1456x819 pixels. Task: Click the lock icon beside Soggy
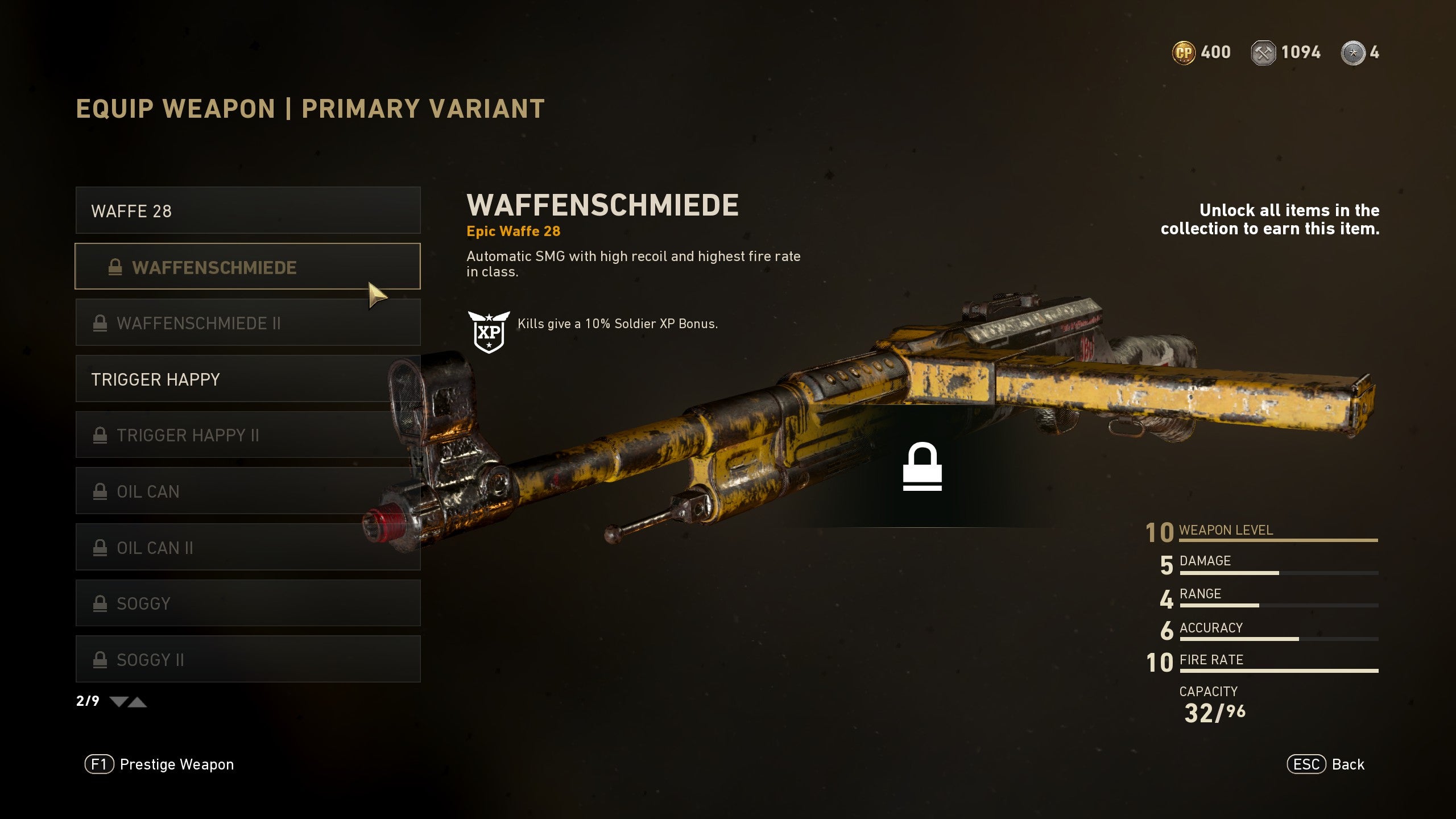(x=101, y=603)
